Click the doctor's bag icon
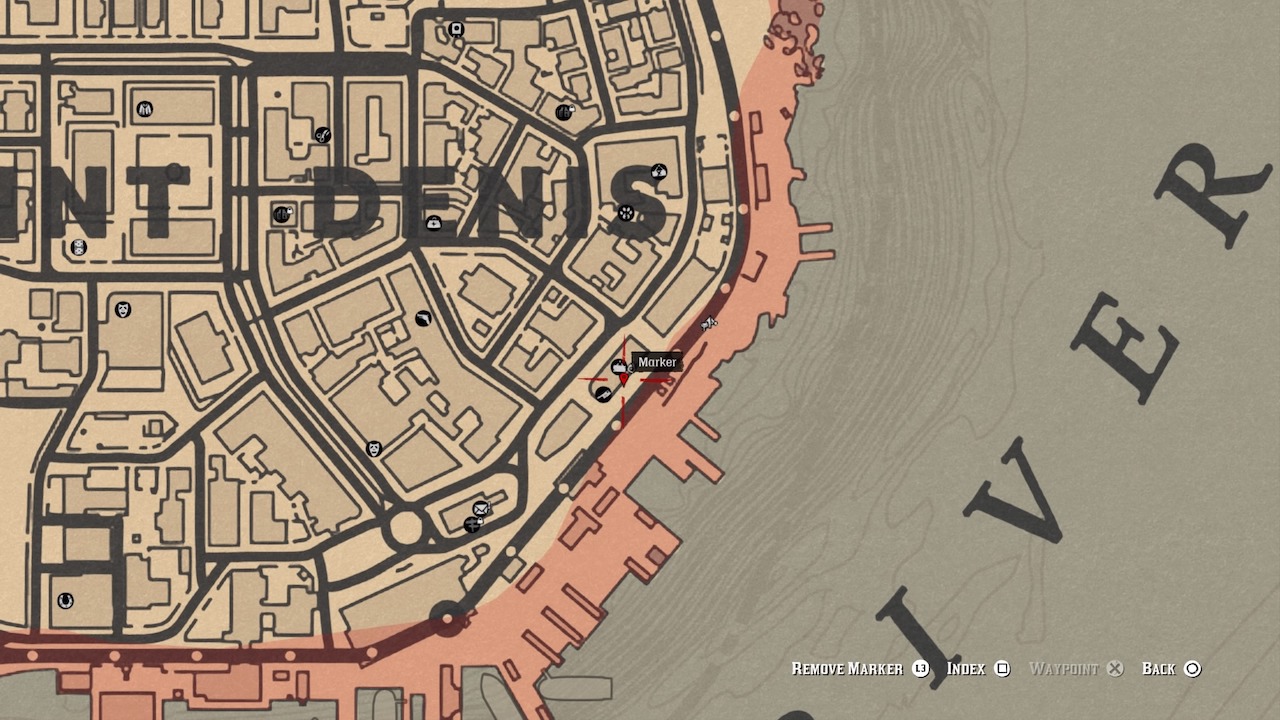The image size is (1280, 720). click(x=433, y=223)
